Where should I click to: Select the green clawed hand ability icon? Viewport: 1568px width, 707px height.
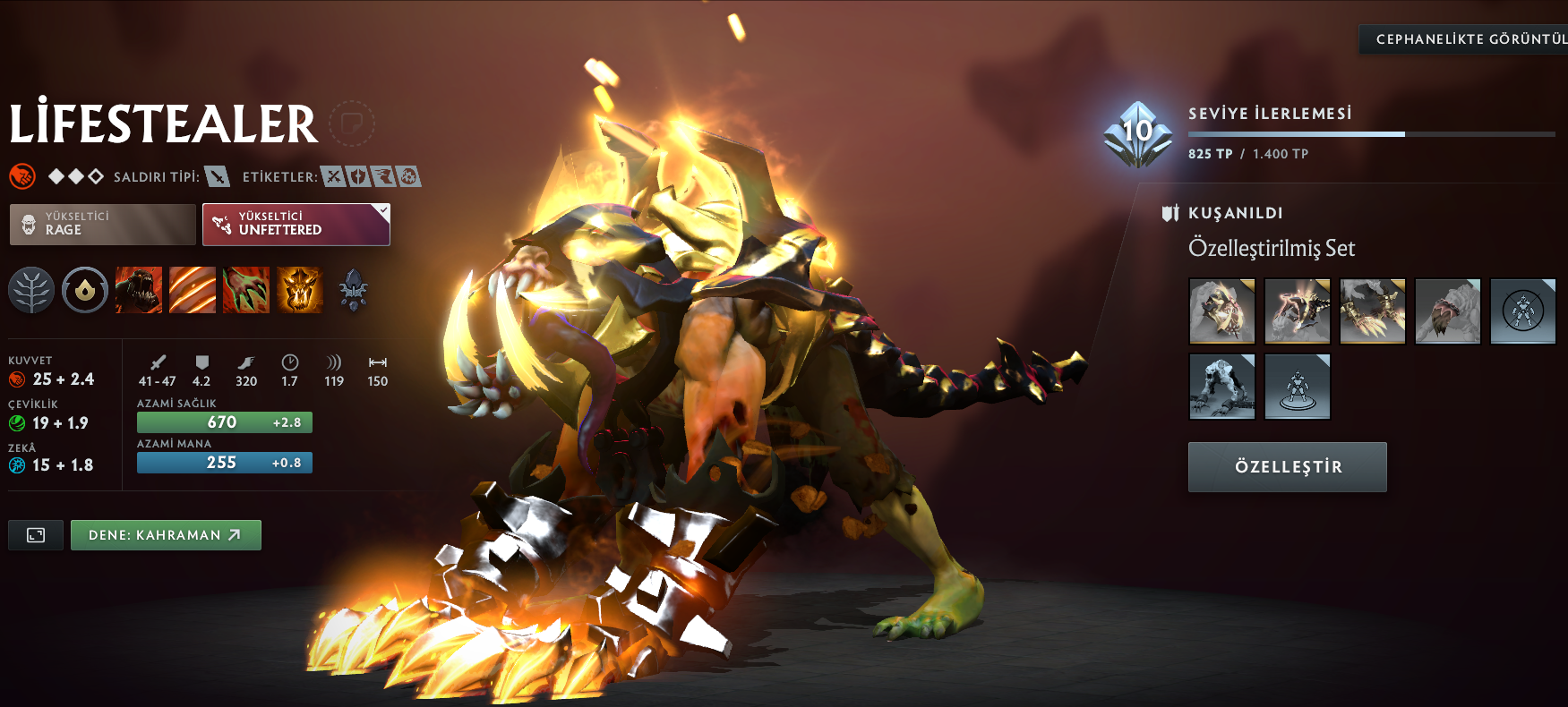coord(246,290)
